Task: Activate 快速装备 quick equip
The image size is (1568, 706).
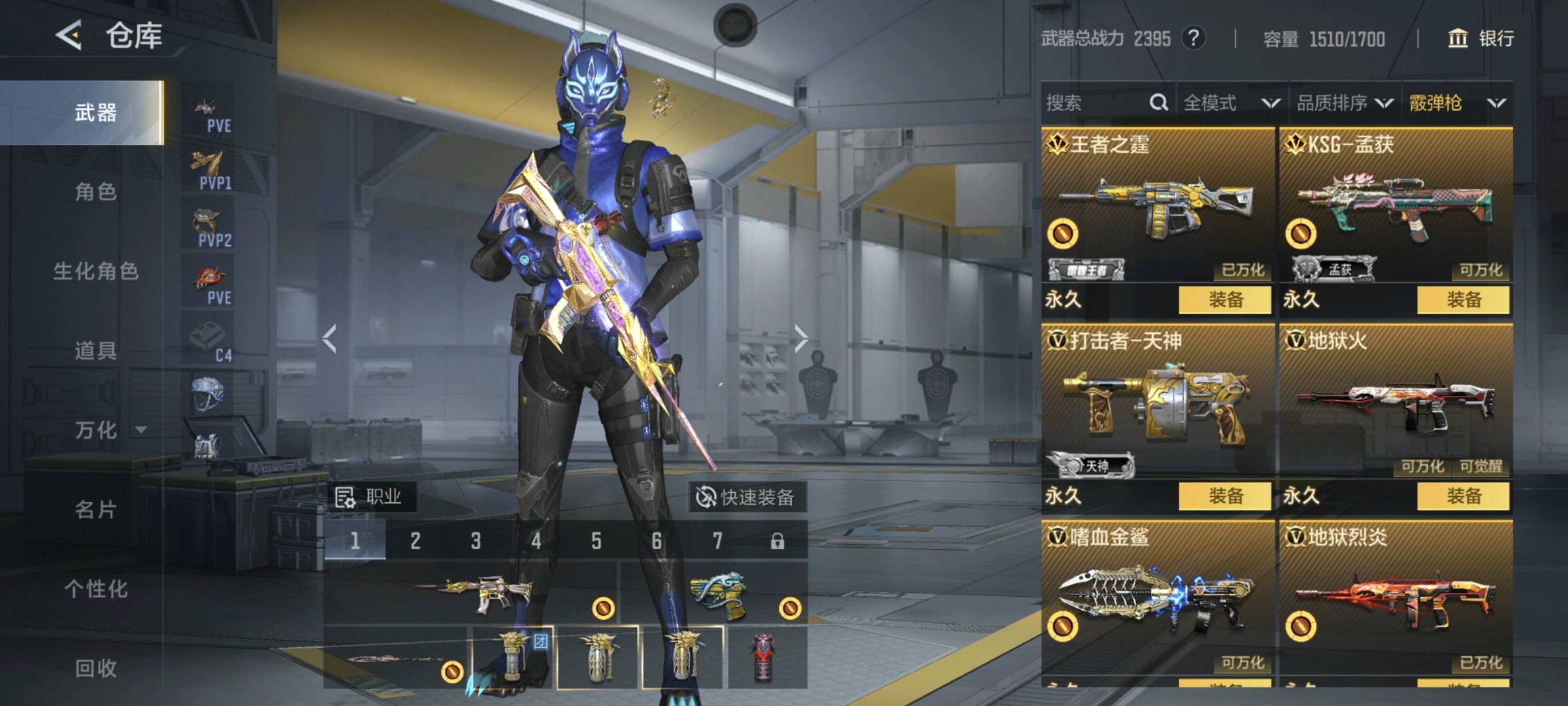Action: pyautogui.click(x=746, y=497)
